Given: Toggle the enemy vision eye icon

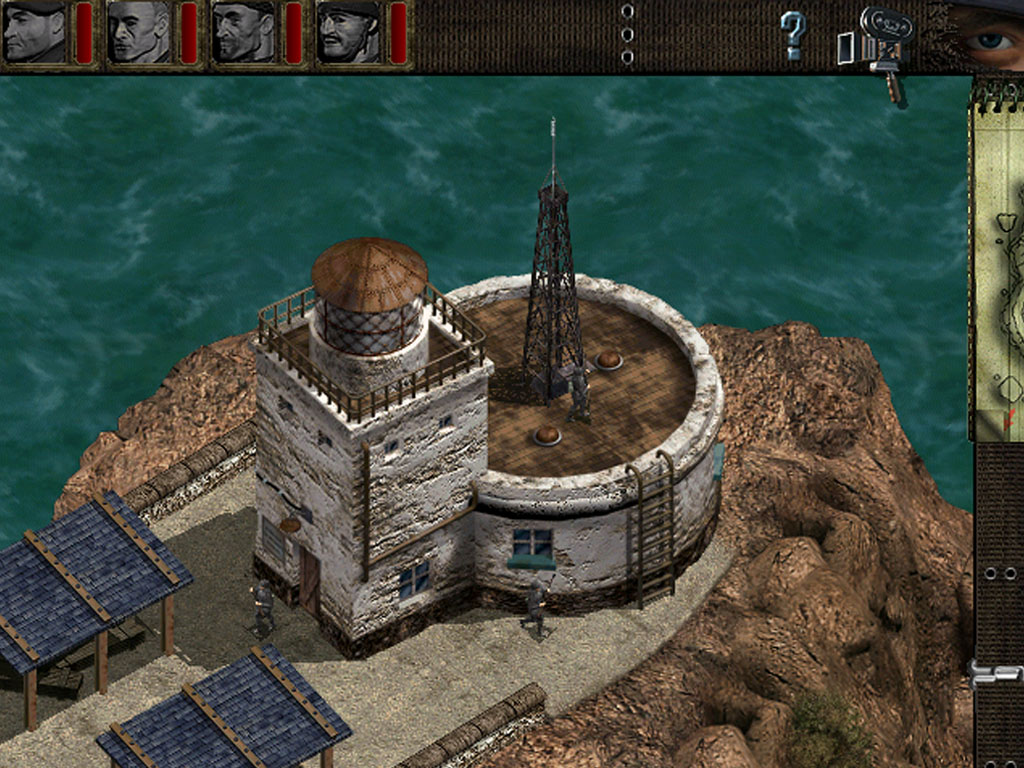Looking at the screenshot, I should [x=990, y=38].
